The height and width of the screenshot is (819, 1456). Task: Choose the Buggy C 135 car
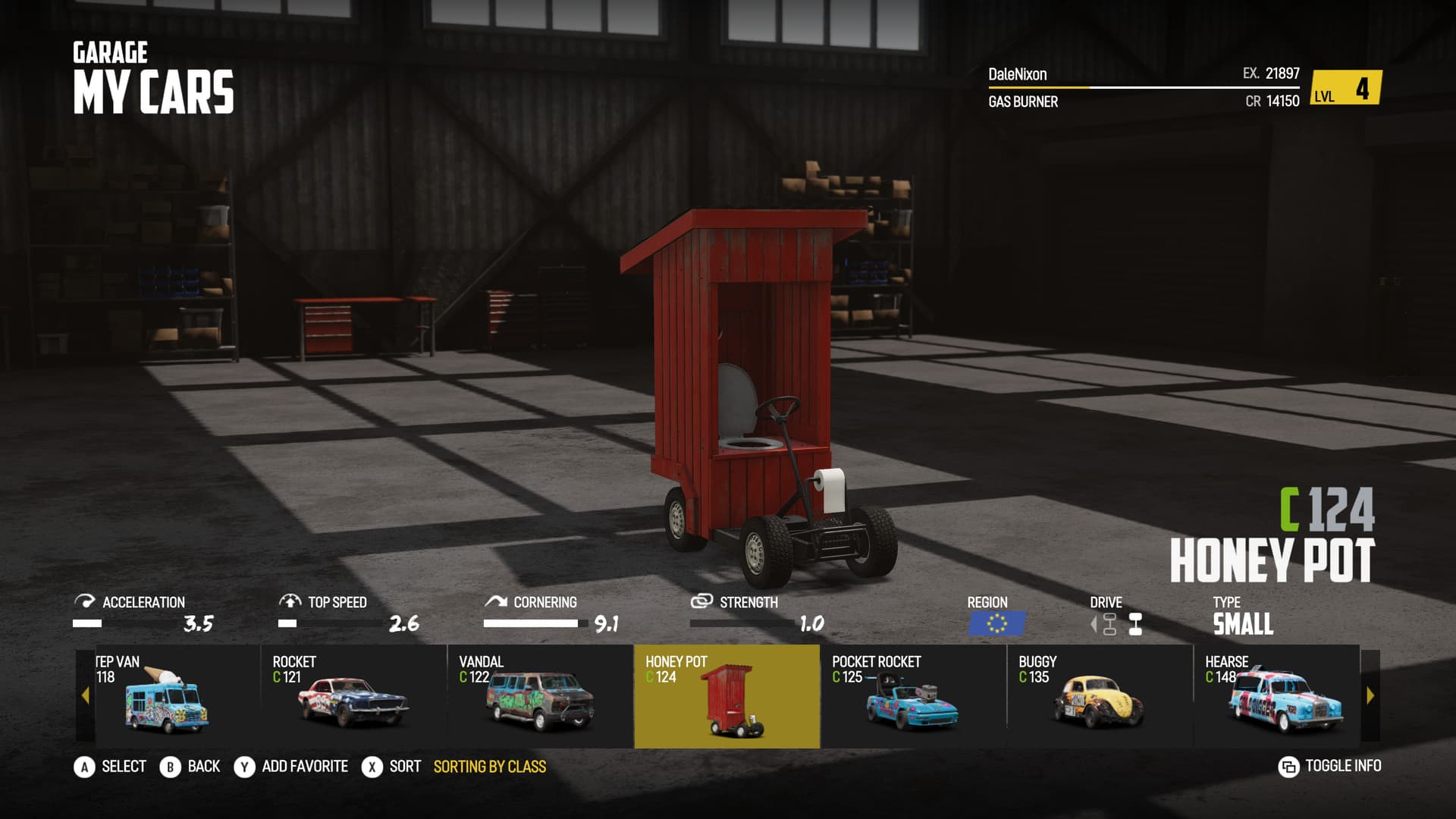tap(1100, 696)
